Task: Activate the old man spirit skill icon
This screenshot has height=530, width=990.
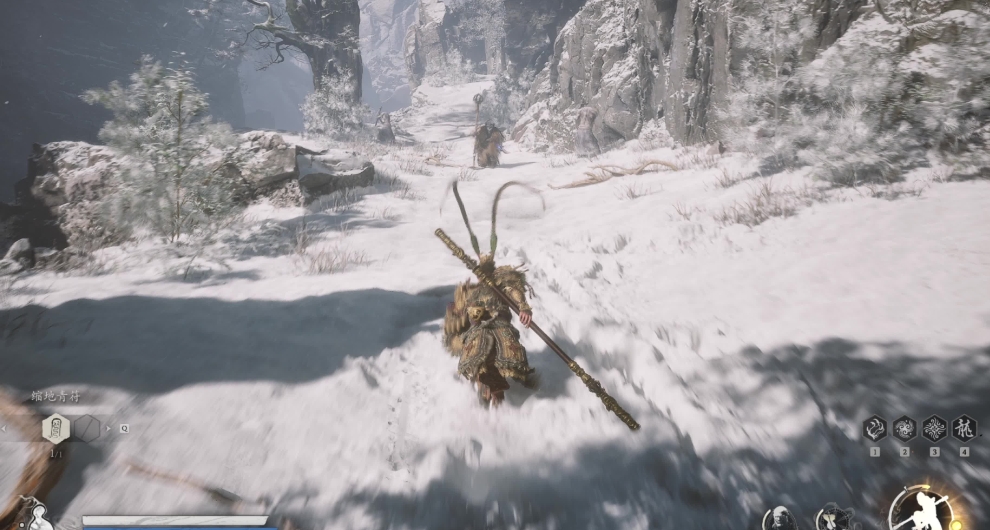Action: pos(780,519)
